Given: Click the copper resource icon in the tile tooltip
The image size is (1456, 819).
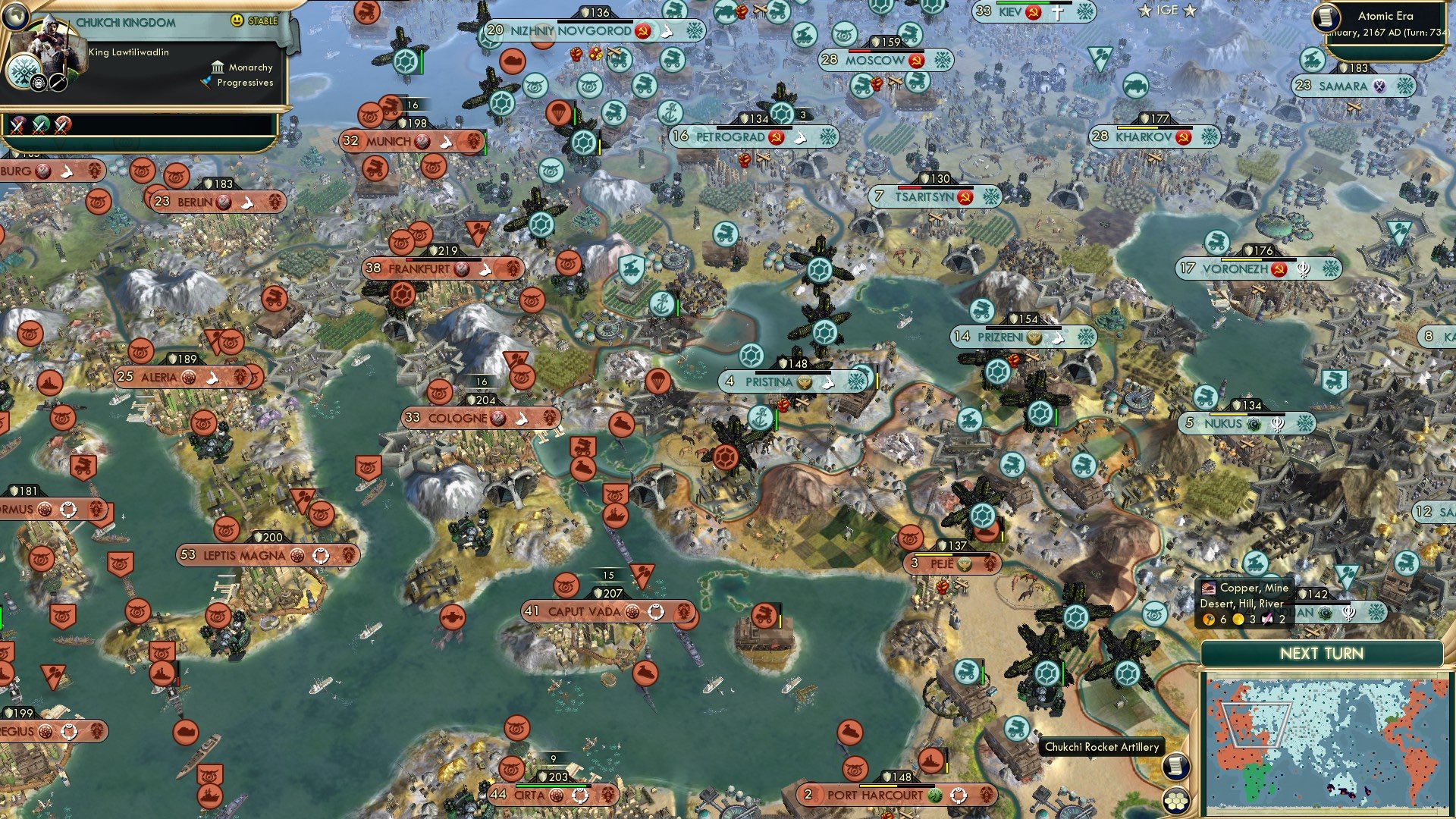Looking at the screenshot, I should point(1208,588).
